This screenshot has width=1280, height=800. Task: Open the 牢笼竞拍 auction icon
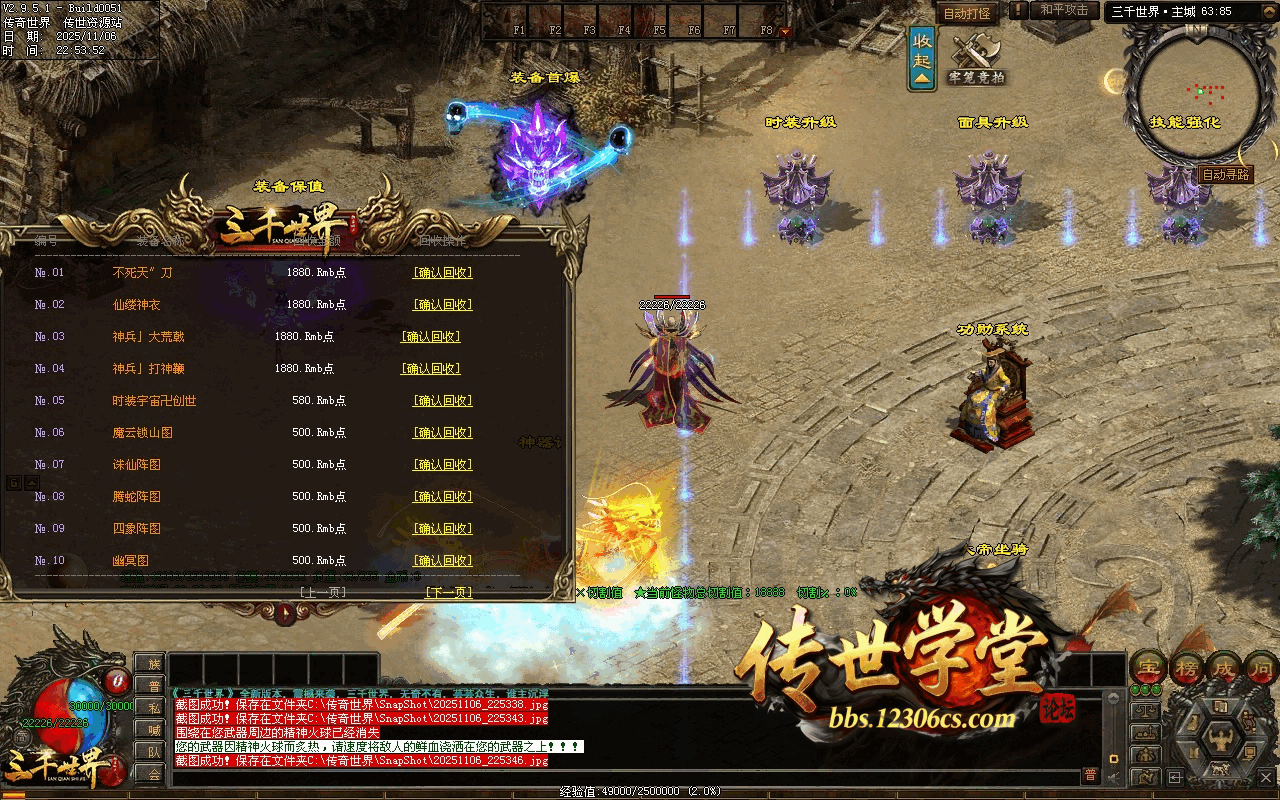coord(976,60)
